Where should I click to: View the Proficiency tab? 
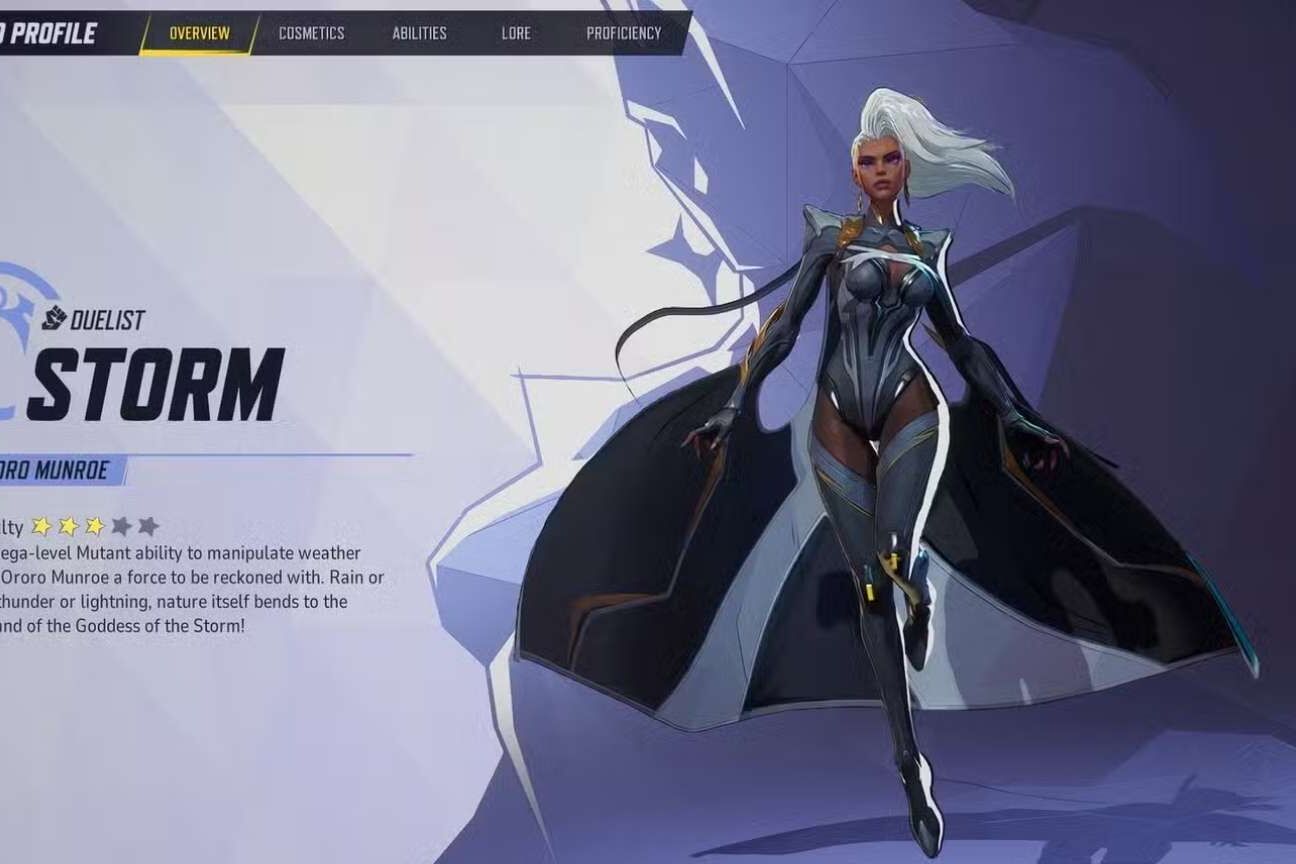click(623, 33)
